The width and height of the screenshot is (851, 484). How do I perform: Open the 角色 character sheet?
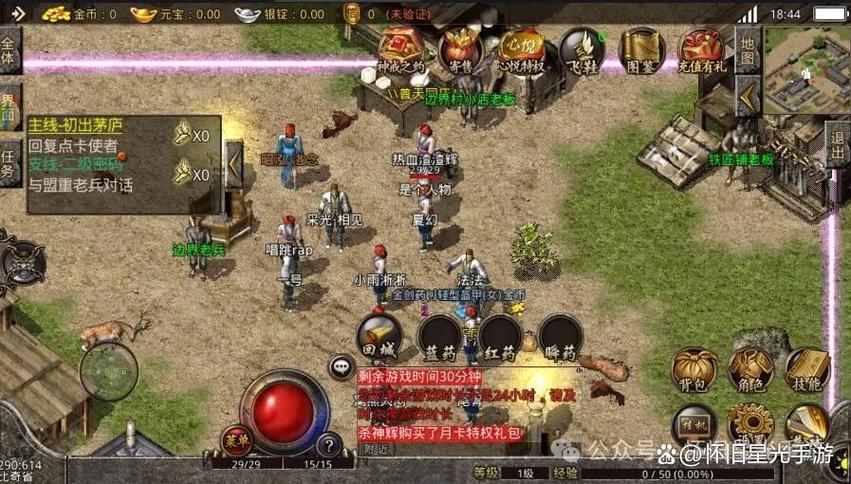pyautogui.click(x=749, y=369)
